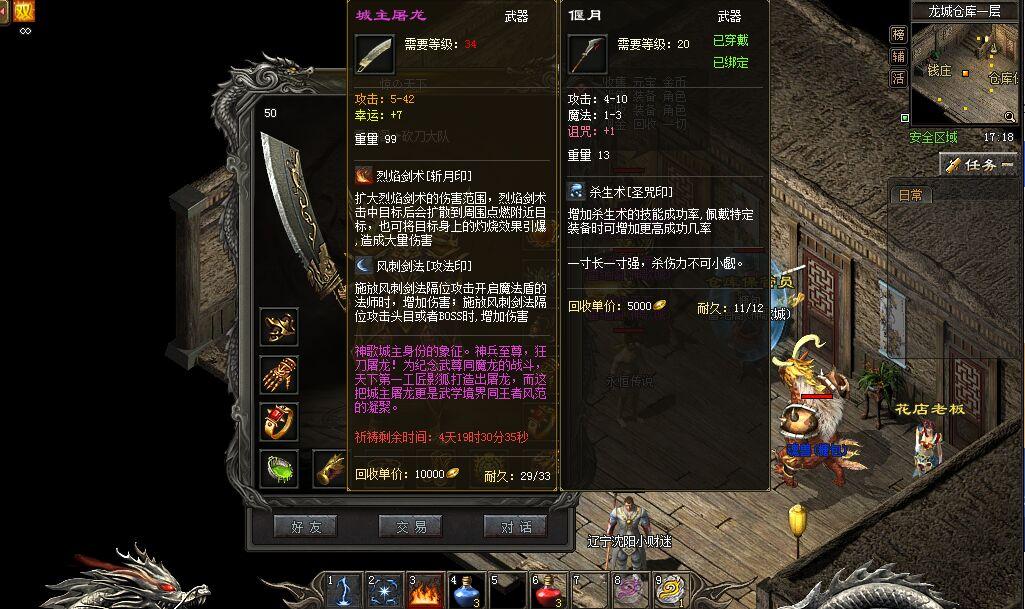The height and width of the screenshot is (609, 1025).
Task: Drink the red health potion in slot 6
Action: click(550, 590)
